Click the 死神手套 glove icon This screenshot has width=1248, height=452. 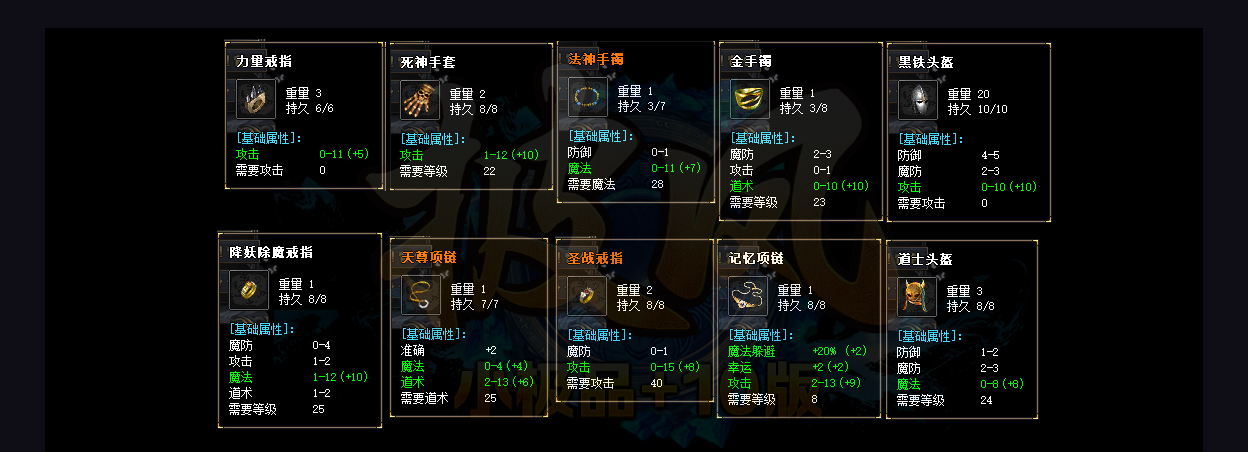pos(420,100)
